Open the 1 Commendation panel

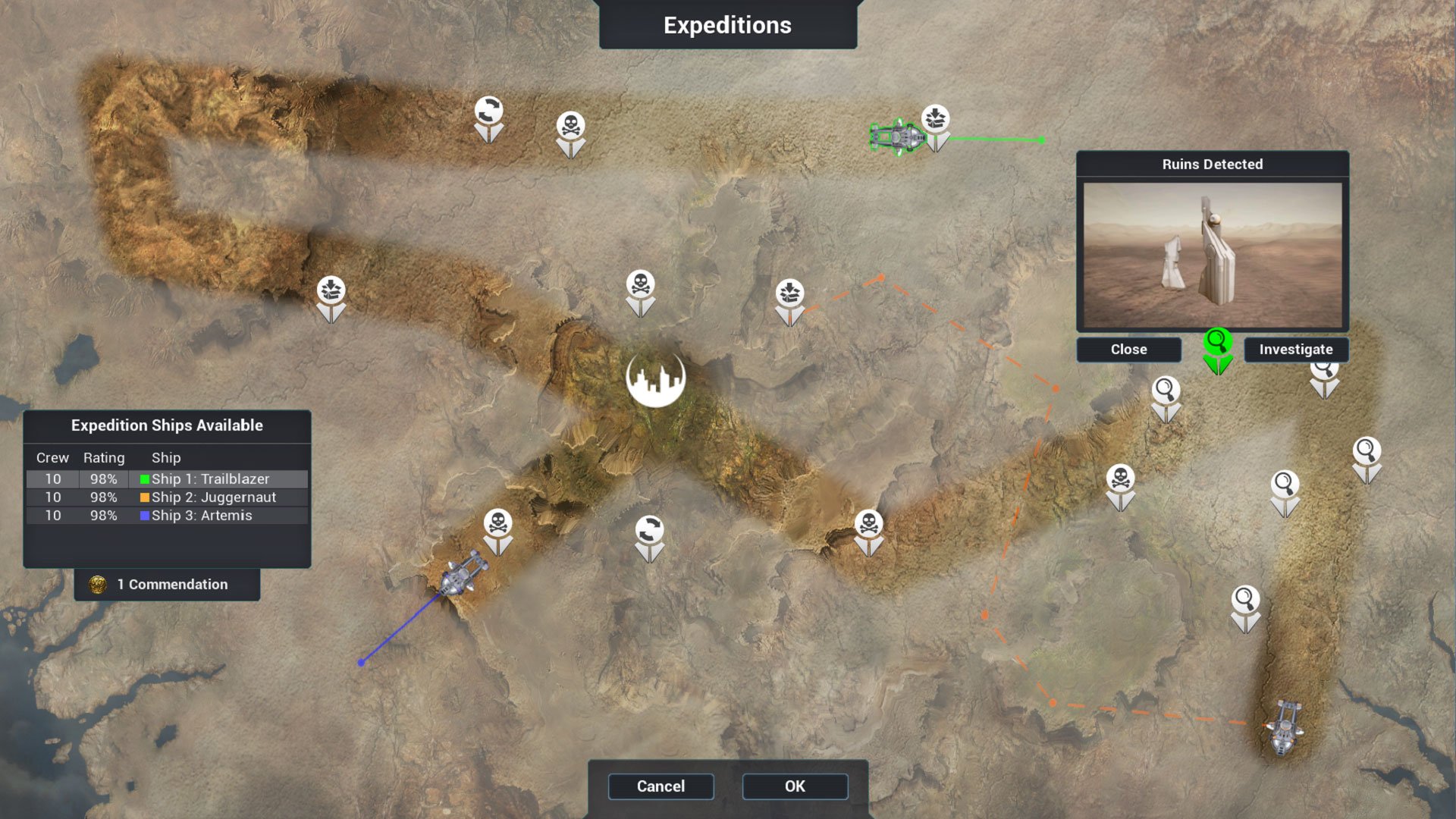coord(167,585)
